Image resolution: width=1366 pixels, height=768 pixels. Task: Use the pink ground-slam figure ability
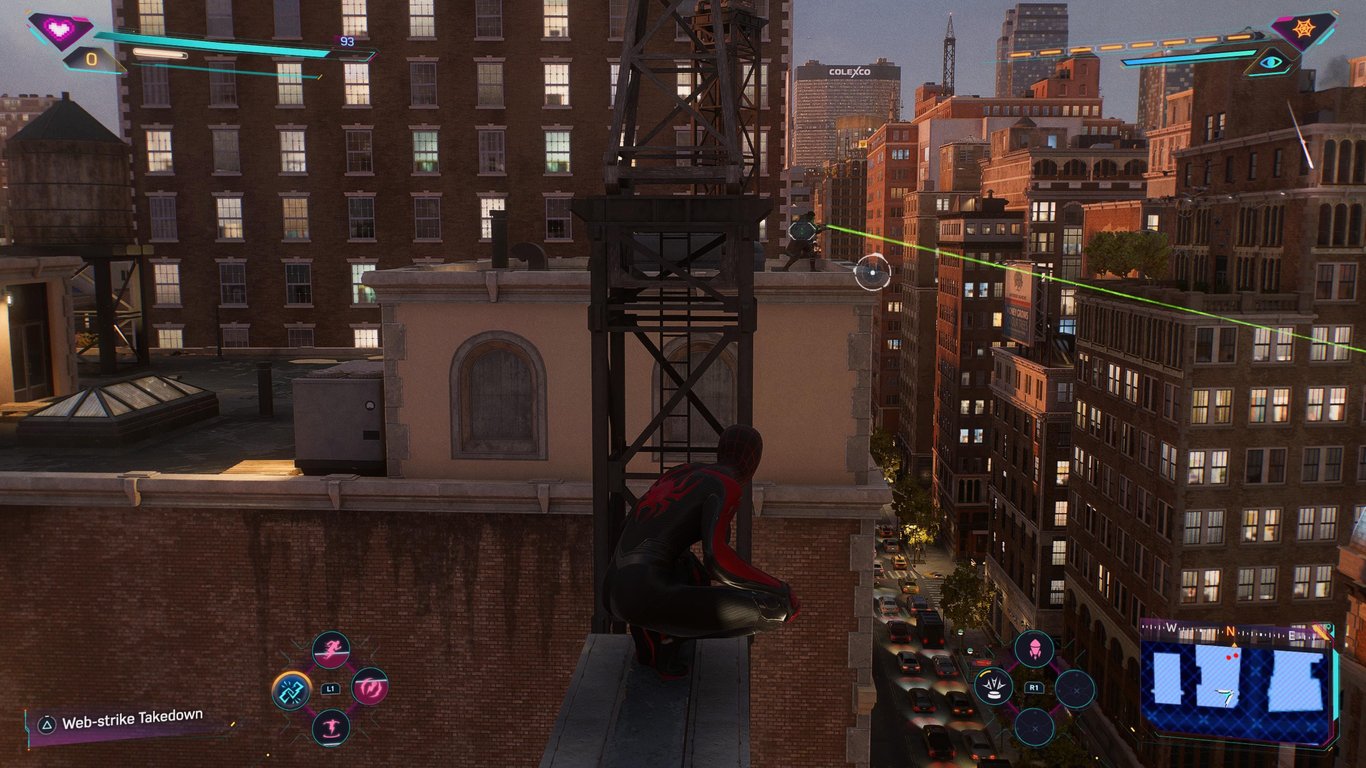point(330,727)
